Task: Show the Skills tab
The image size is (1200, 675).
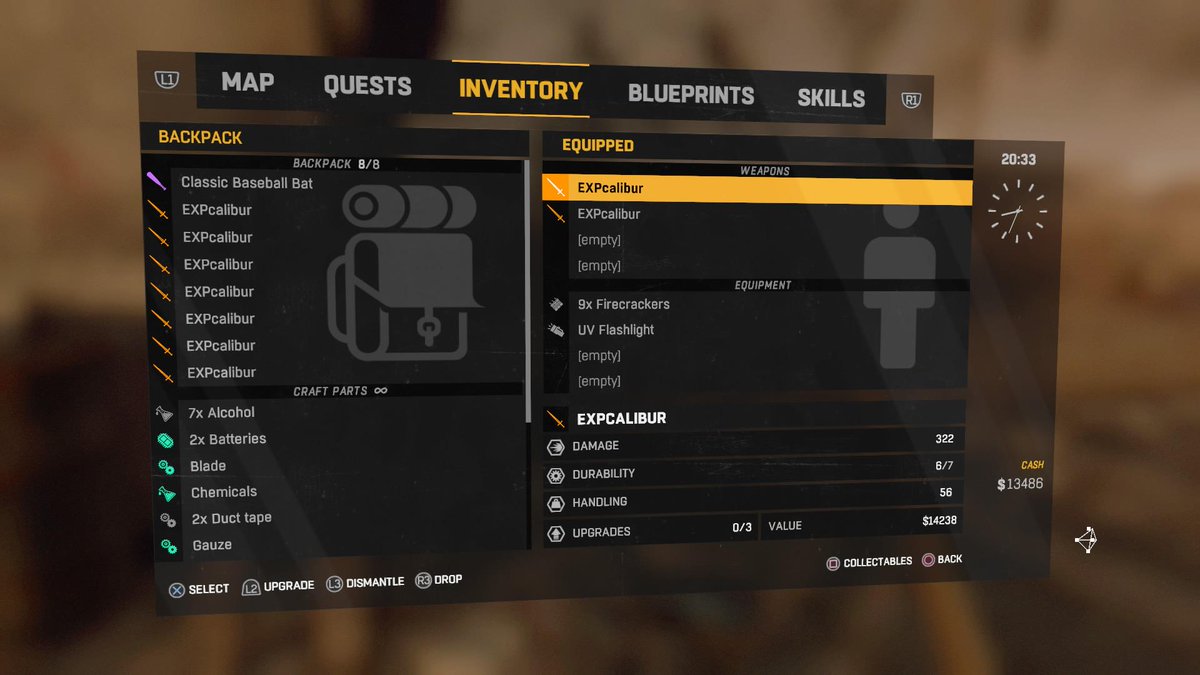Action: click(x=830, y=98)
